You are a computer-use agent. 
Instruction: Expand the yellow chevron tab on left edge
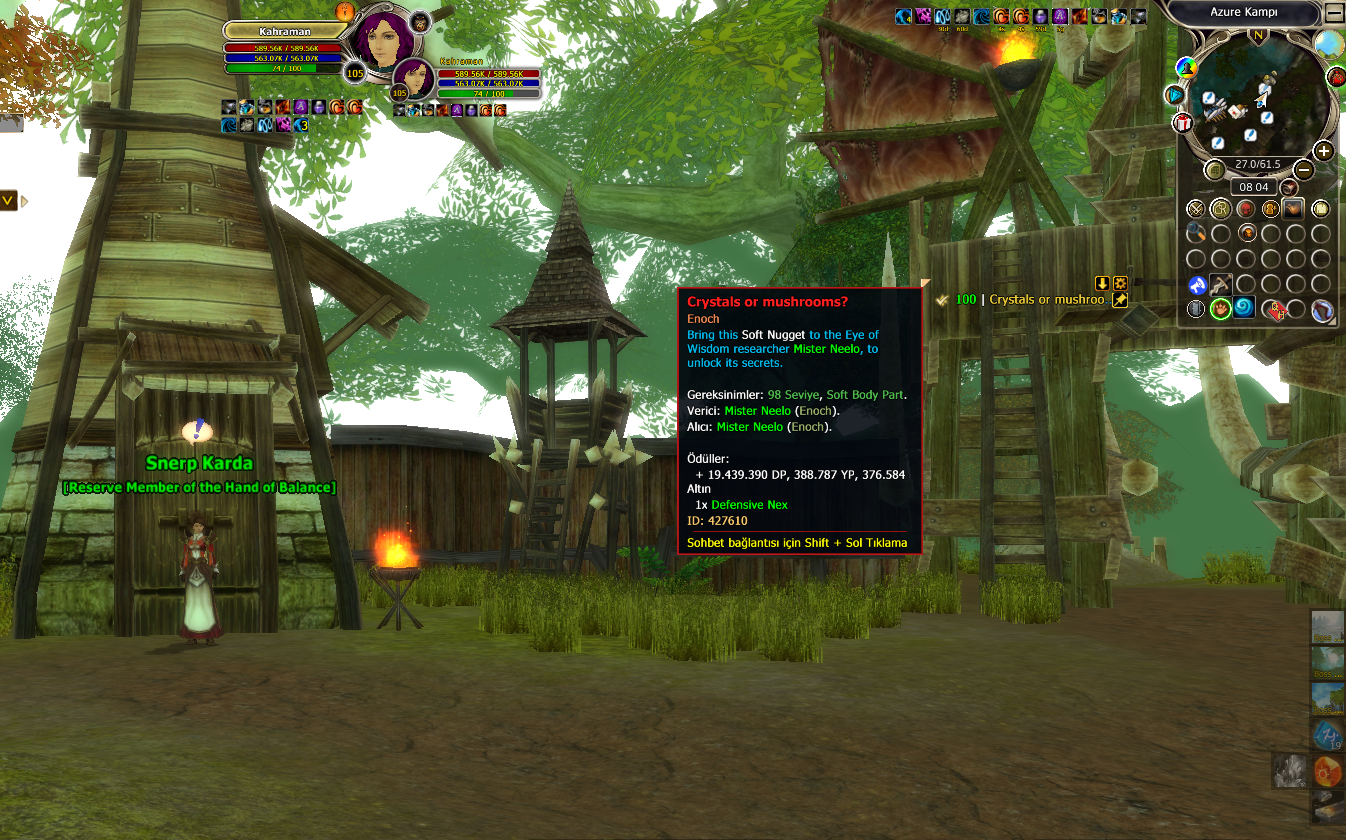coord(8,201)
